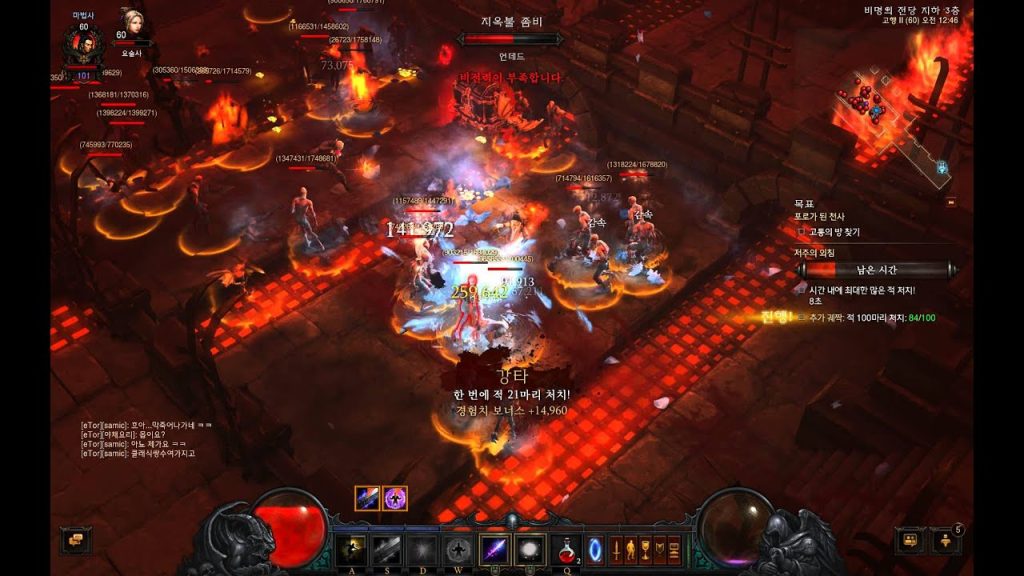Open the achievements chalice button

point(645,549)
